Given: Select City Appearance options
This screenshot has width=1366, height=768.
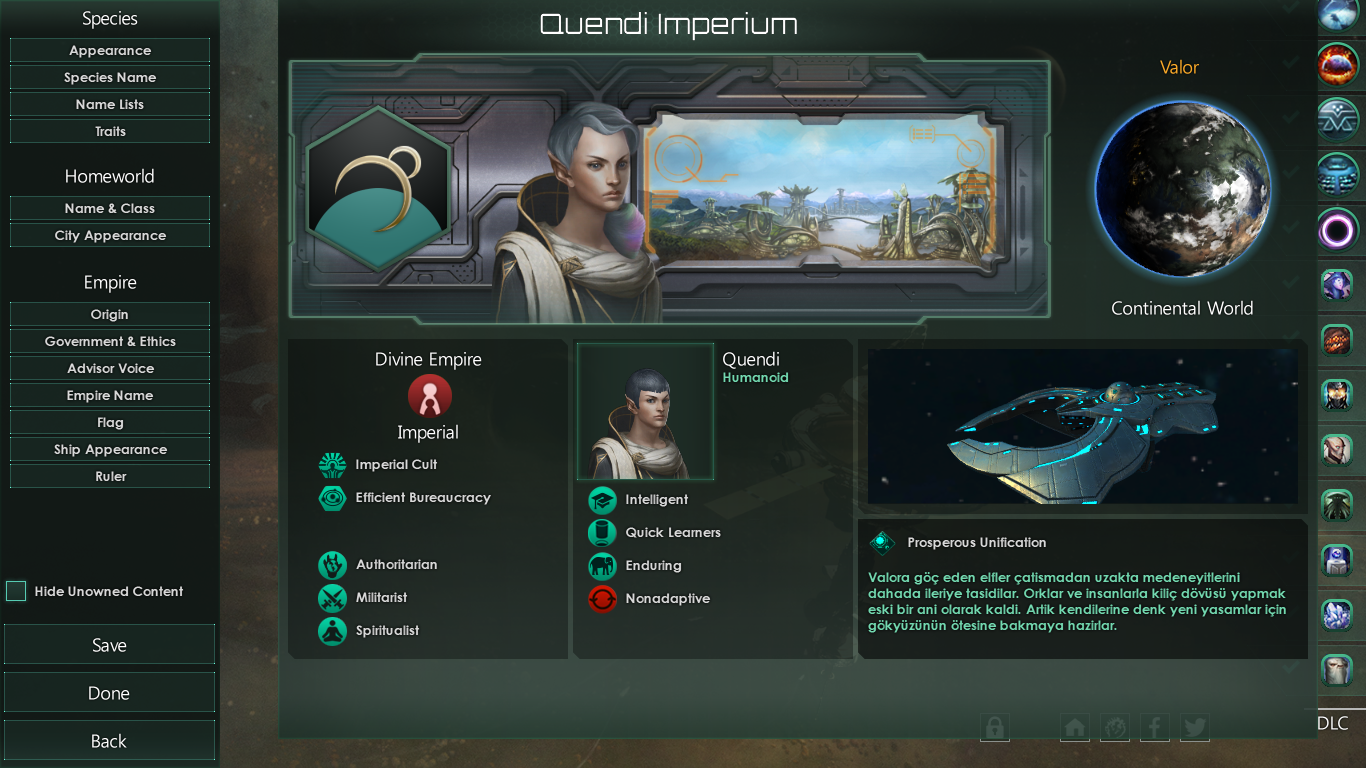Looking at the screenshot, I should click(110, 236).
